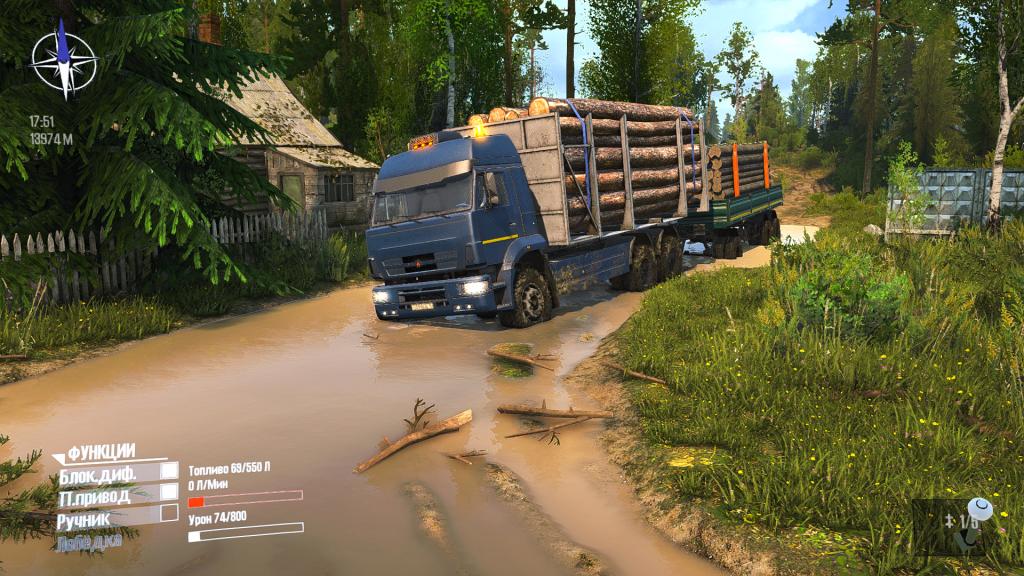Toggle the Блок.диф. differential lock checkbox
This screenshot has height=576, width=1024.
[x=170, y=470]
